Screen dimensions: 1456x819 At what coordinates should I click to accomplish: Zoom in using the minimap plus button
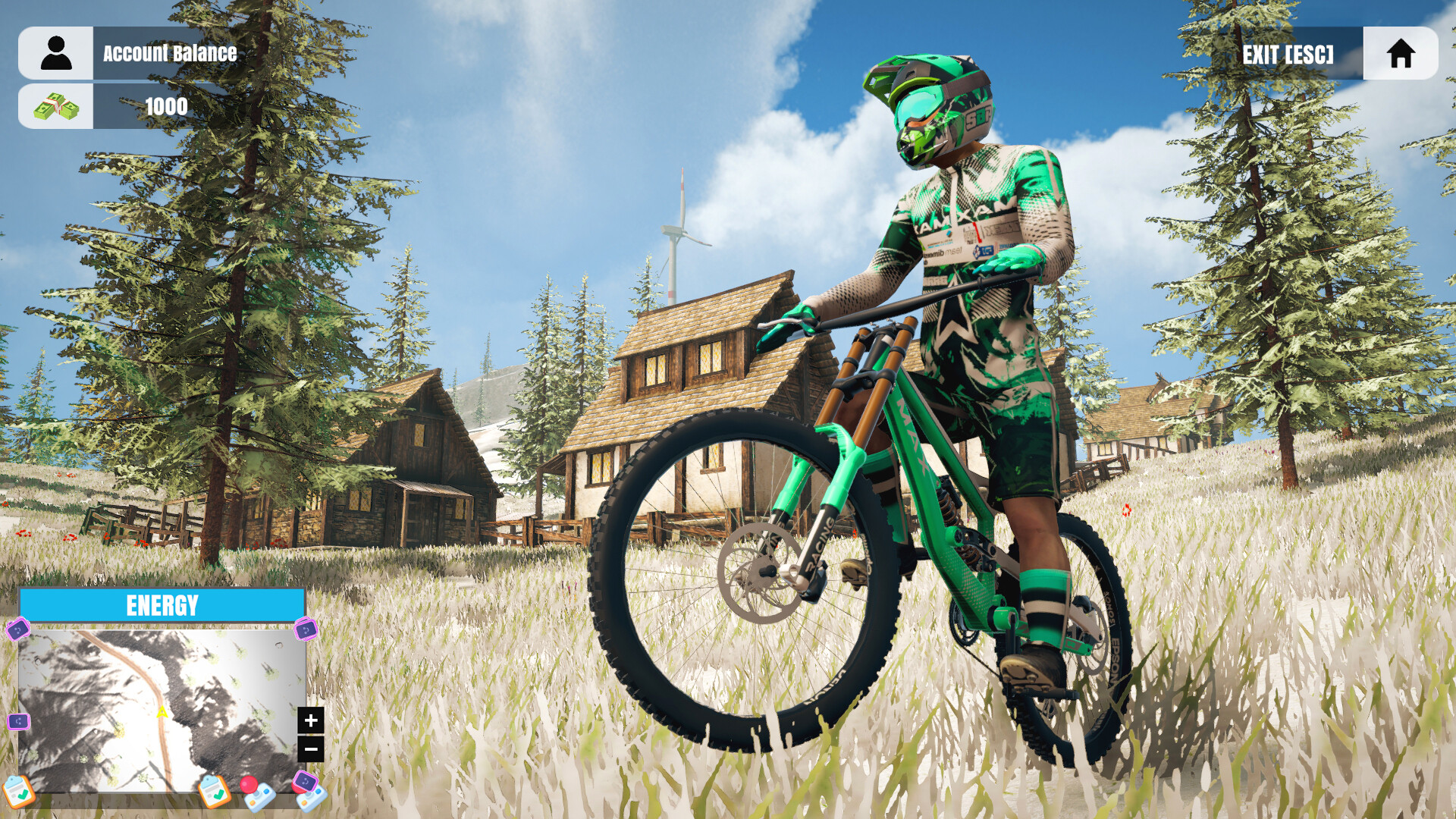point(311,720)
